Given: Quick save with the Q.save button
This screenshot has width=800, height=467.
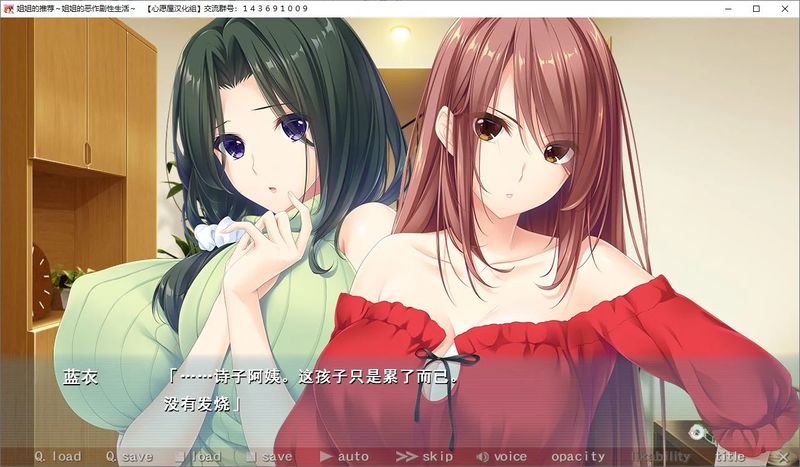Looking at the screenshot, I should click(x=129, y=457).
